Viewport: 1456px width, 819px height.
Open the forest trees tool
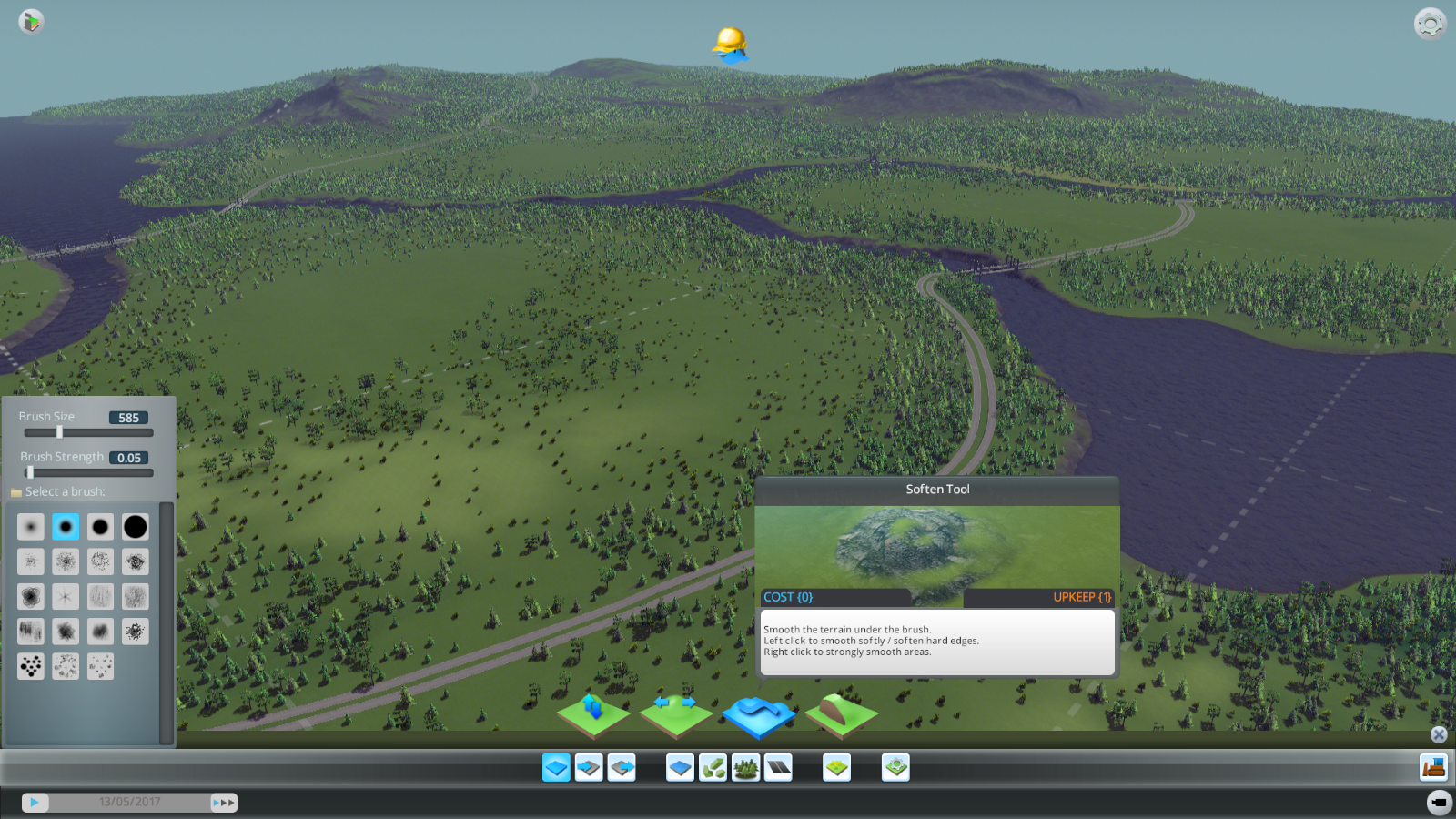point(746,768)
